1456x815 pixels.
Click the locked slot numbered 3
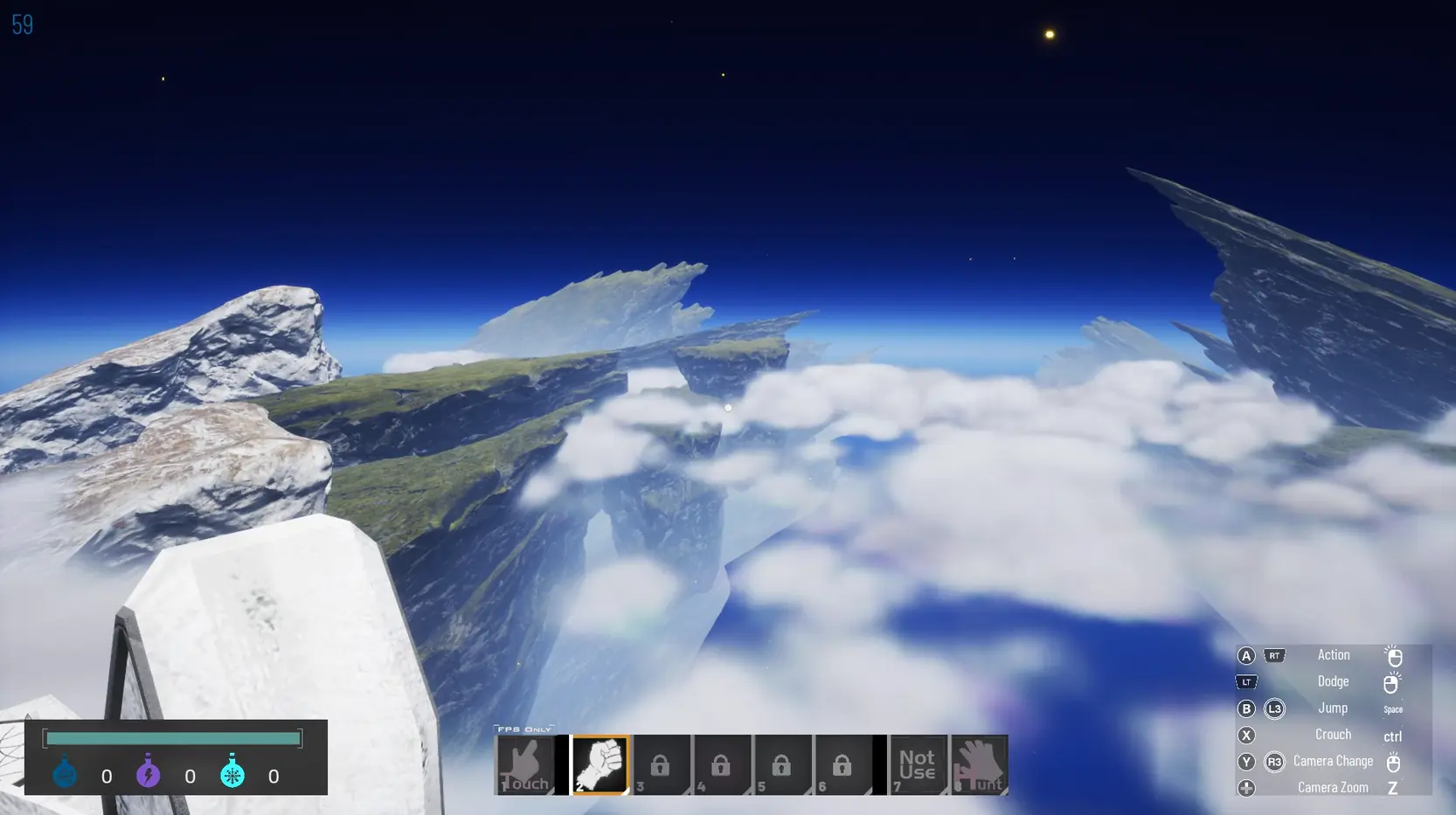tap(661, 765)
